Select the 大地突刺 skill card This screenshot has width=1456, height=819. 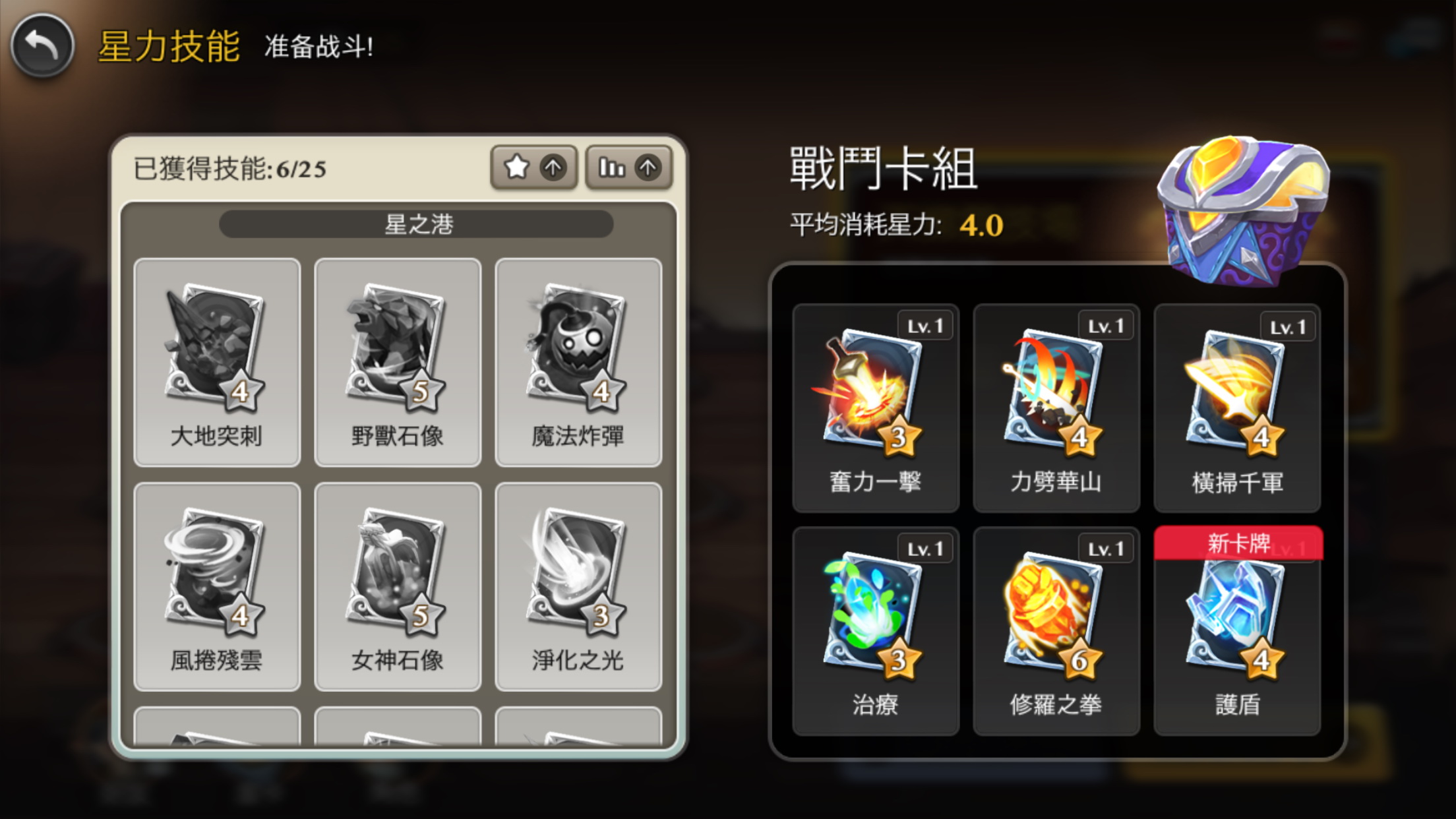point(216,359)
